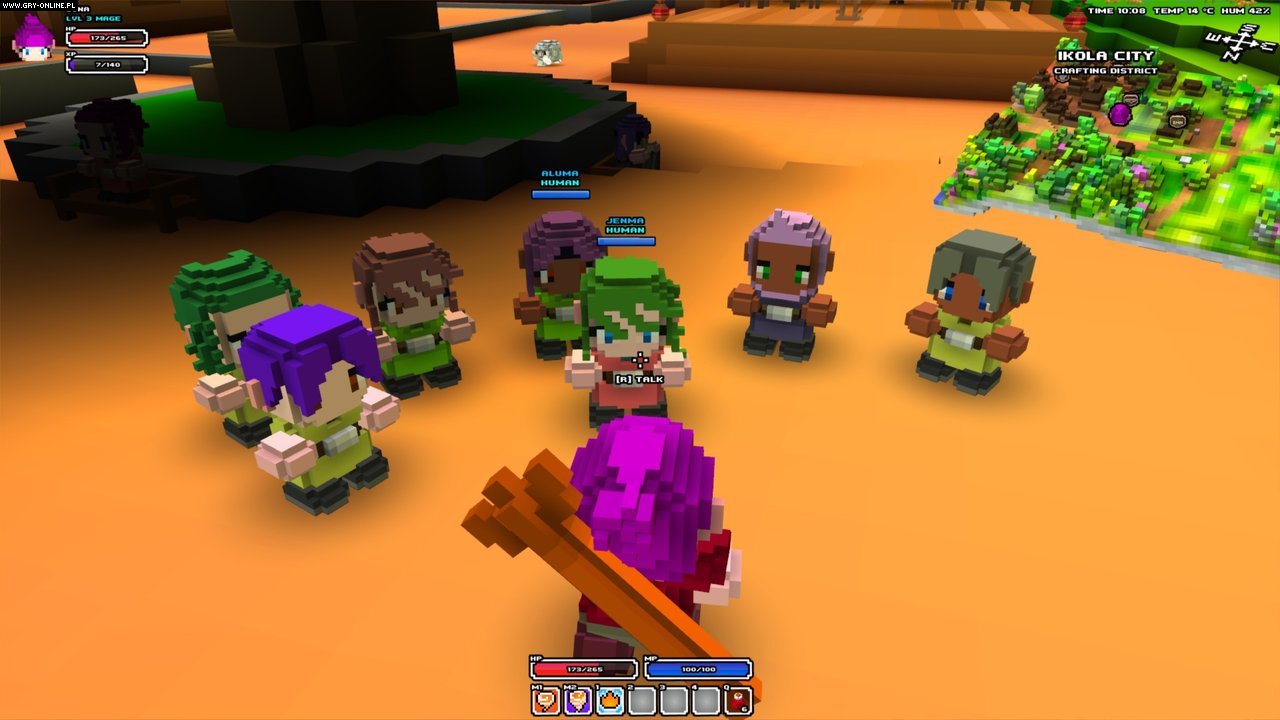Use the health potion in the Q slot
The width and height of the screenshot is (1280, 720).
[x=737, y=700]
